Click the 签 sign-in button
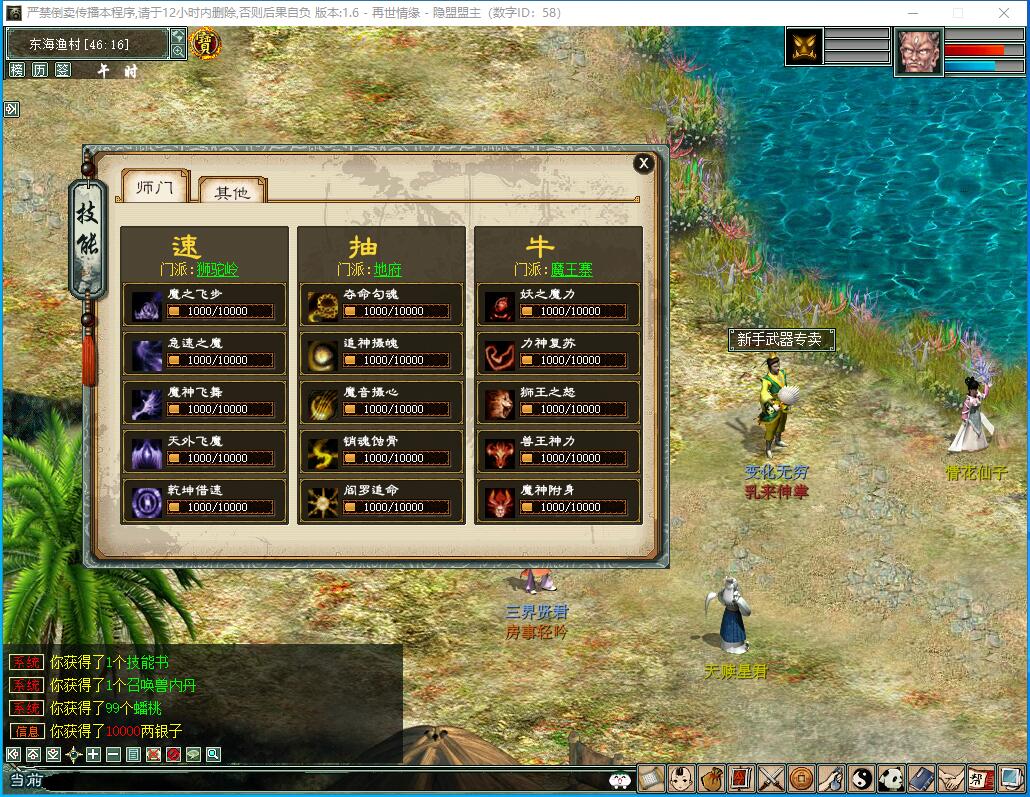 [62, 70]
